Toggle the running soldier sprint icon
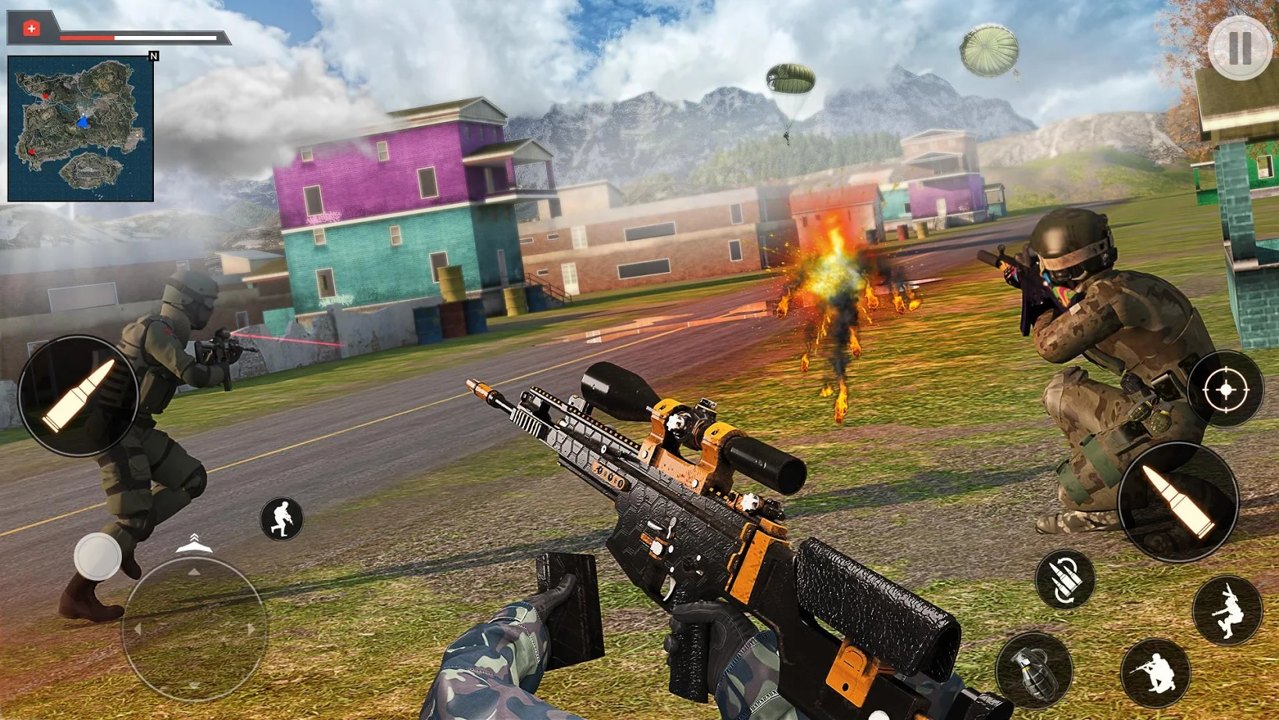1279x720 pixels. 282,518
